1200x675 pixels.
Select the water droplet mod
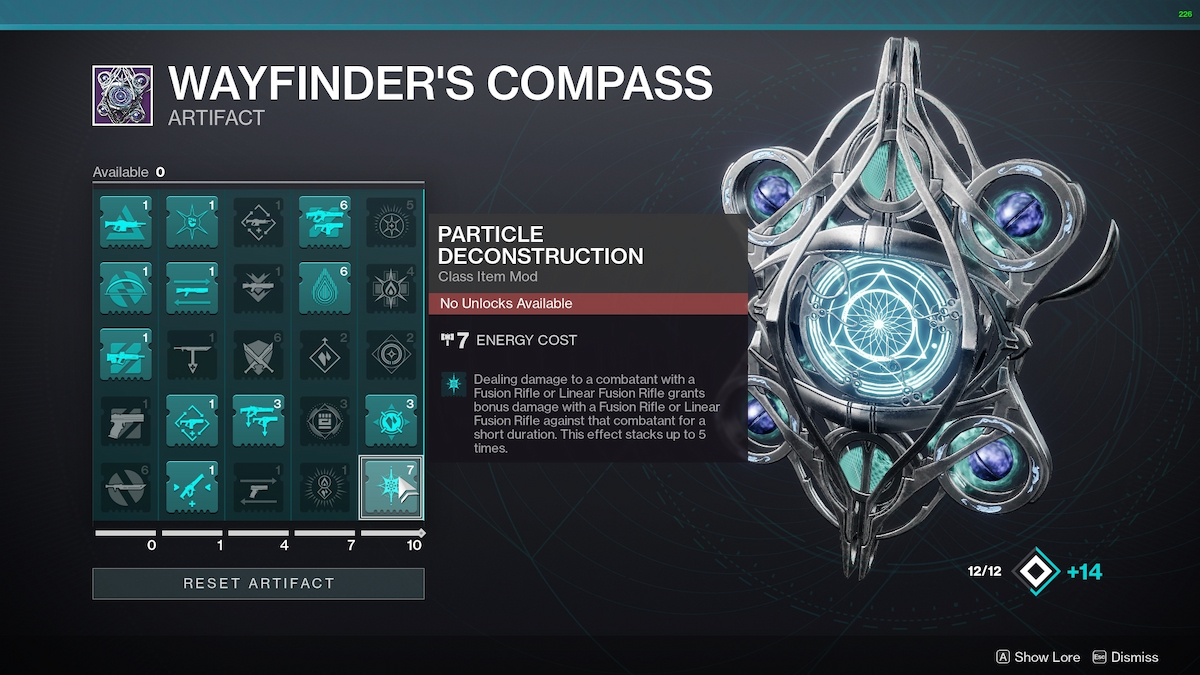coord(324,287)
